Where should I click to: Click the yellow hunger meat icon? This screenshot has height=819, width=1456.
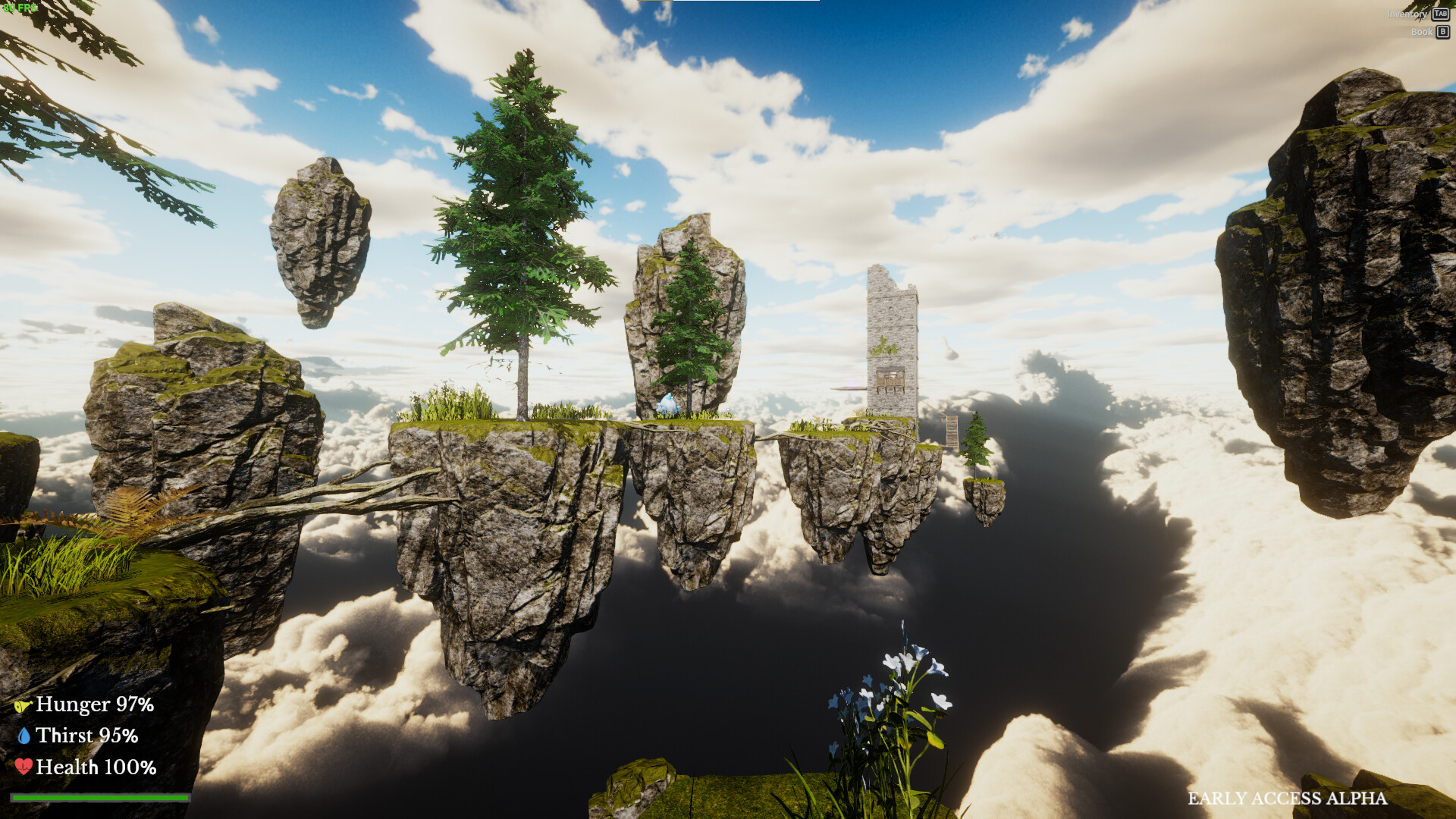[x=24, y=705]
